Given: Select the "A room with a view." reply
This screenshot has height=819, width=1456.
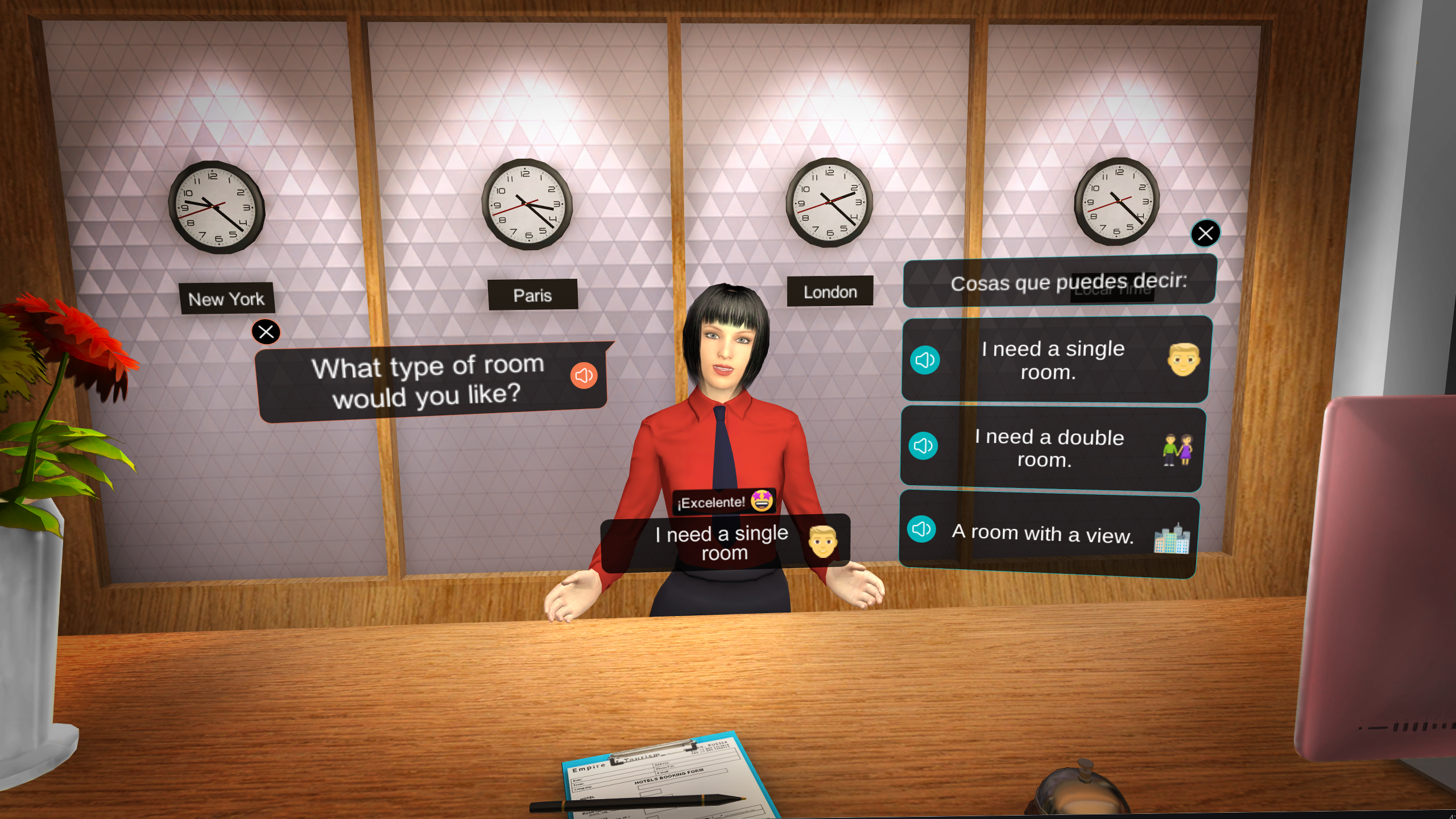Looking at the screenshot, I should (1042, 533).
